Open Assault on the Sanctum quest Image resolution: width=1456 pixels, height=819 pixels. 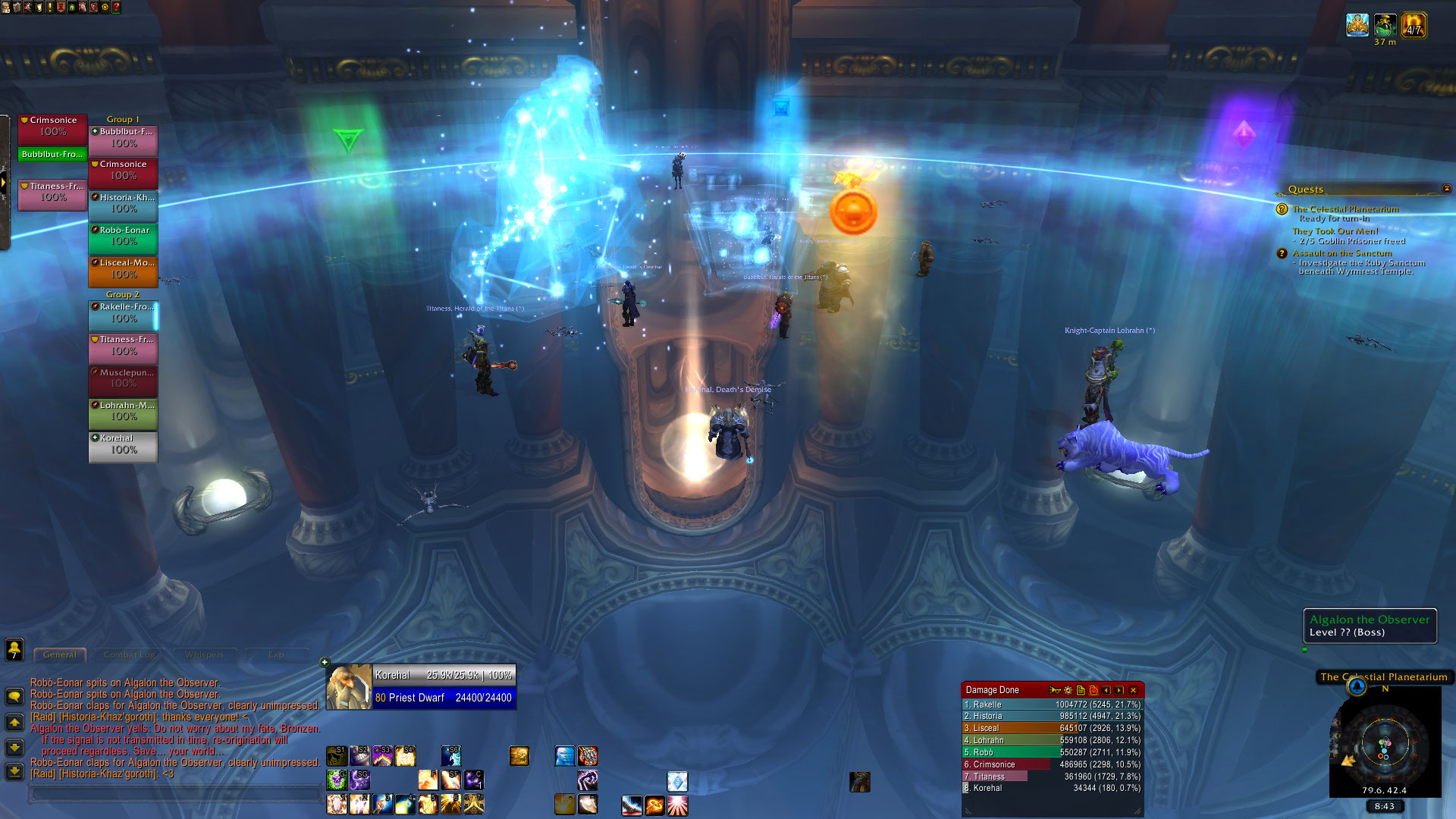(1342, 253)
